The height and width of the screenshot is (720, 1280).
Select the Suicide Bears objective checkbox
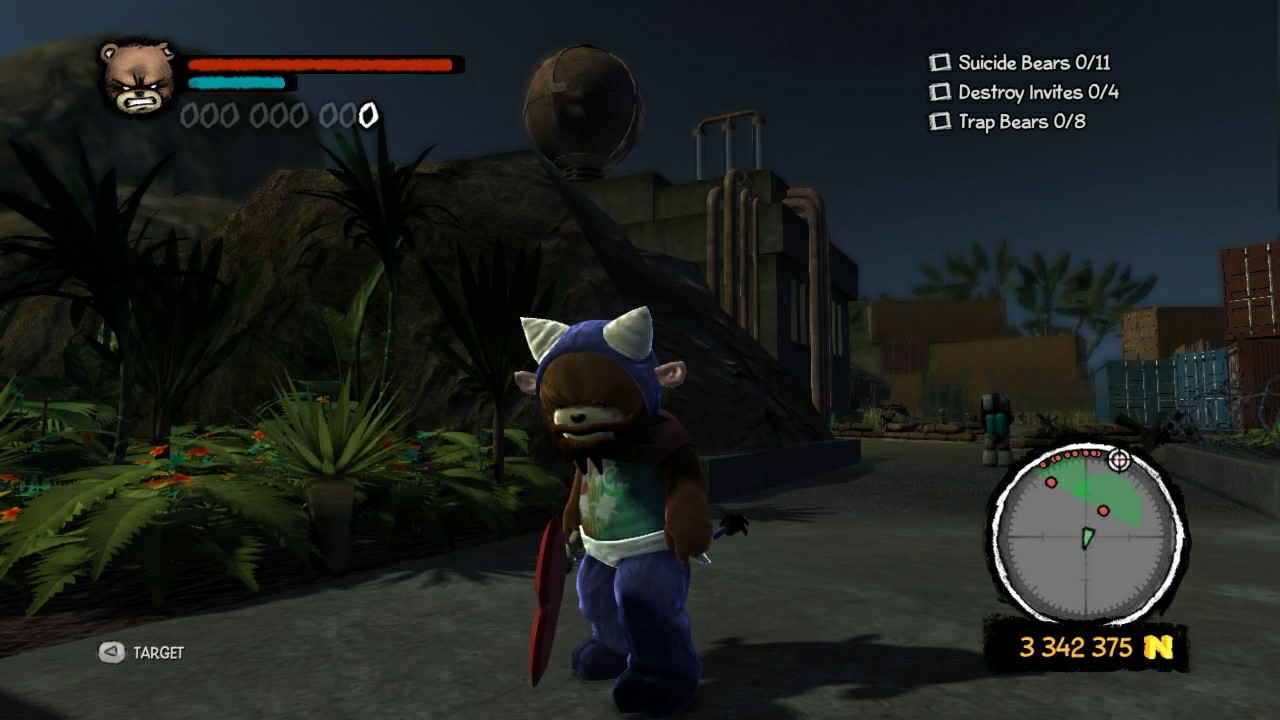pyautogui.click(x=939, y=63)
